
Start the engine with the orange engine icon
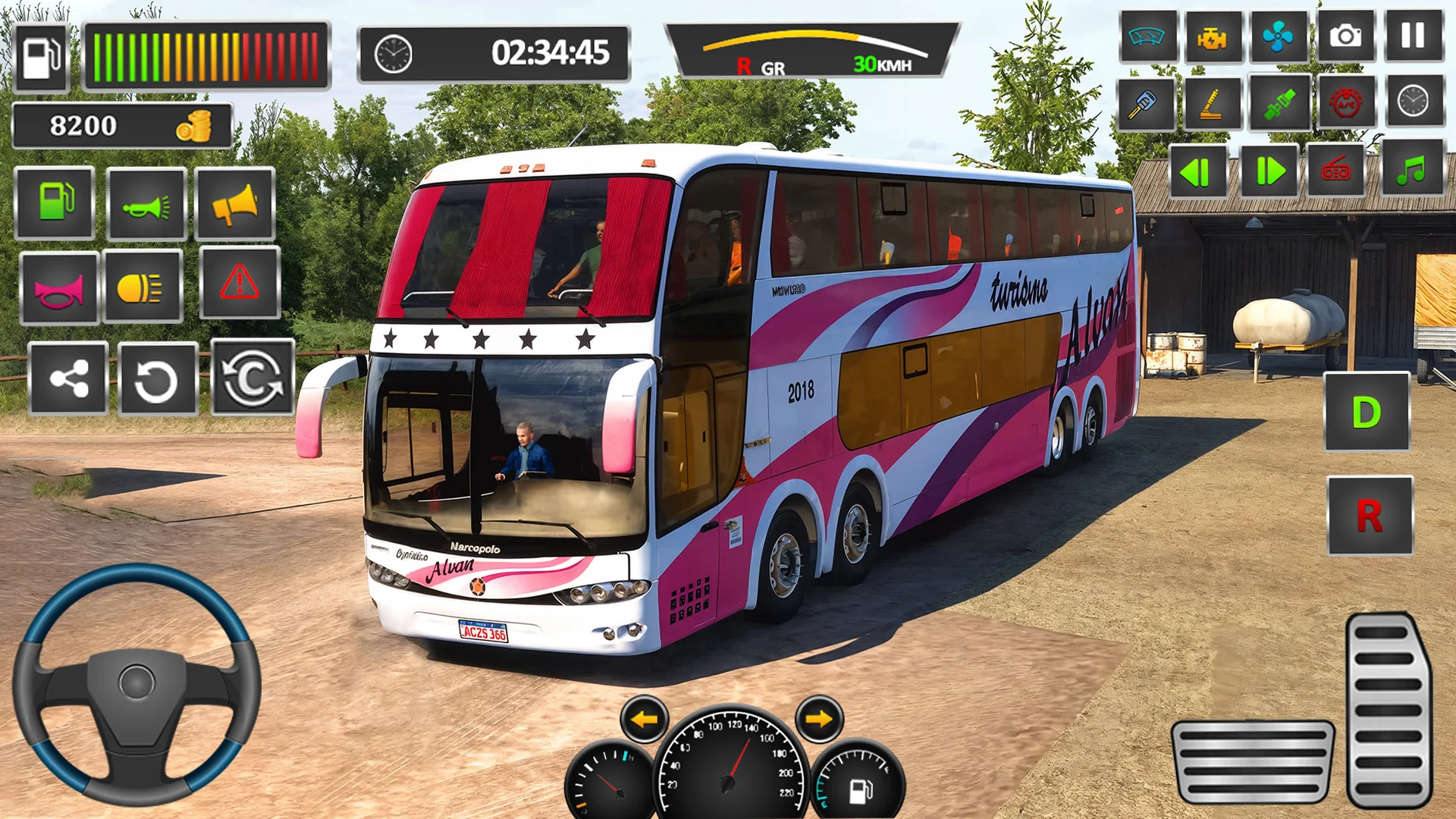(x=1211, y=36)
